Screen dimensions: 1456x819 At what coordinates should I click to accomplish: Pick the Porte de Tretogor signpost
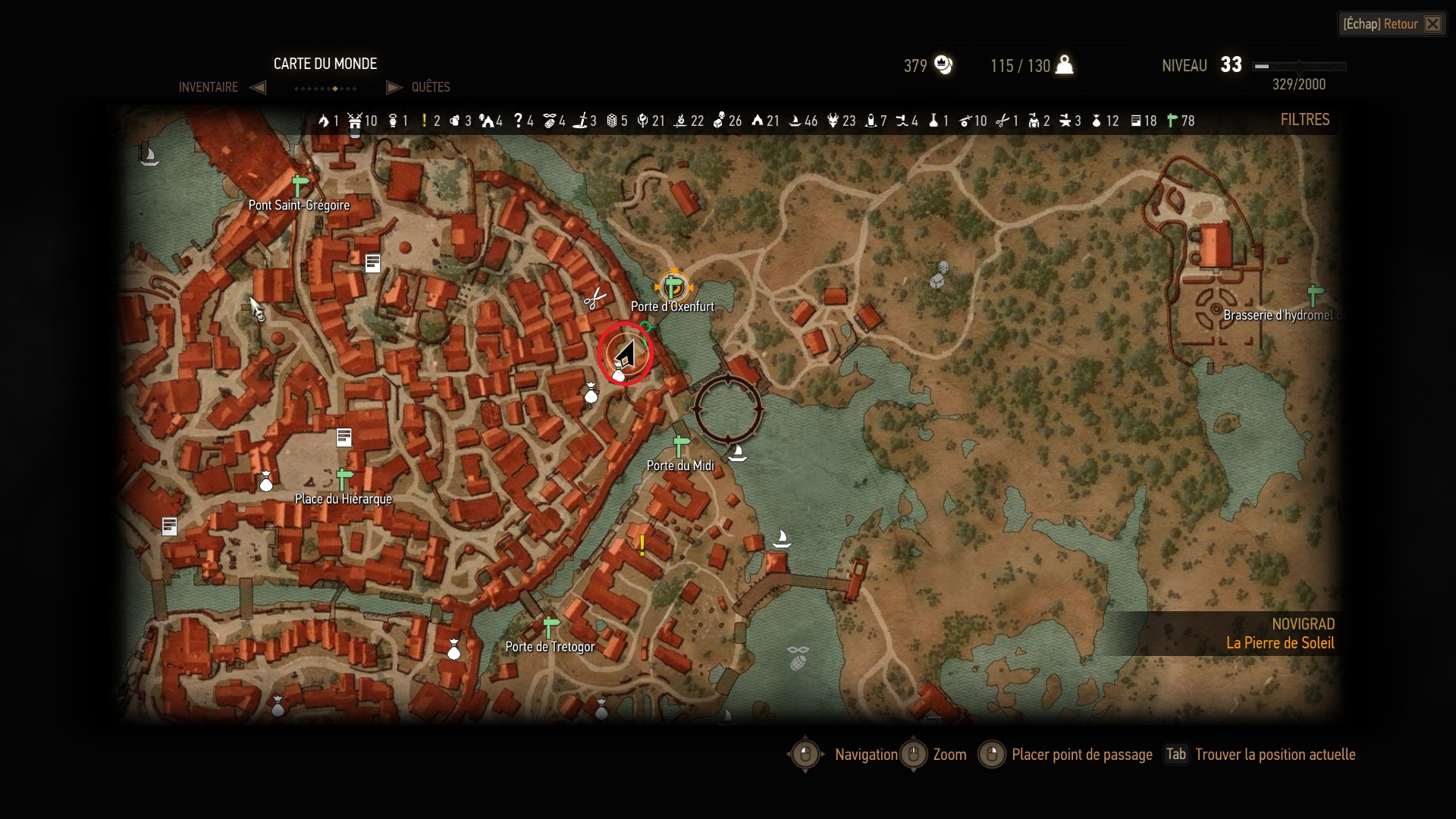tap(551, 628)
